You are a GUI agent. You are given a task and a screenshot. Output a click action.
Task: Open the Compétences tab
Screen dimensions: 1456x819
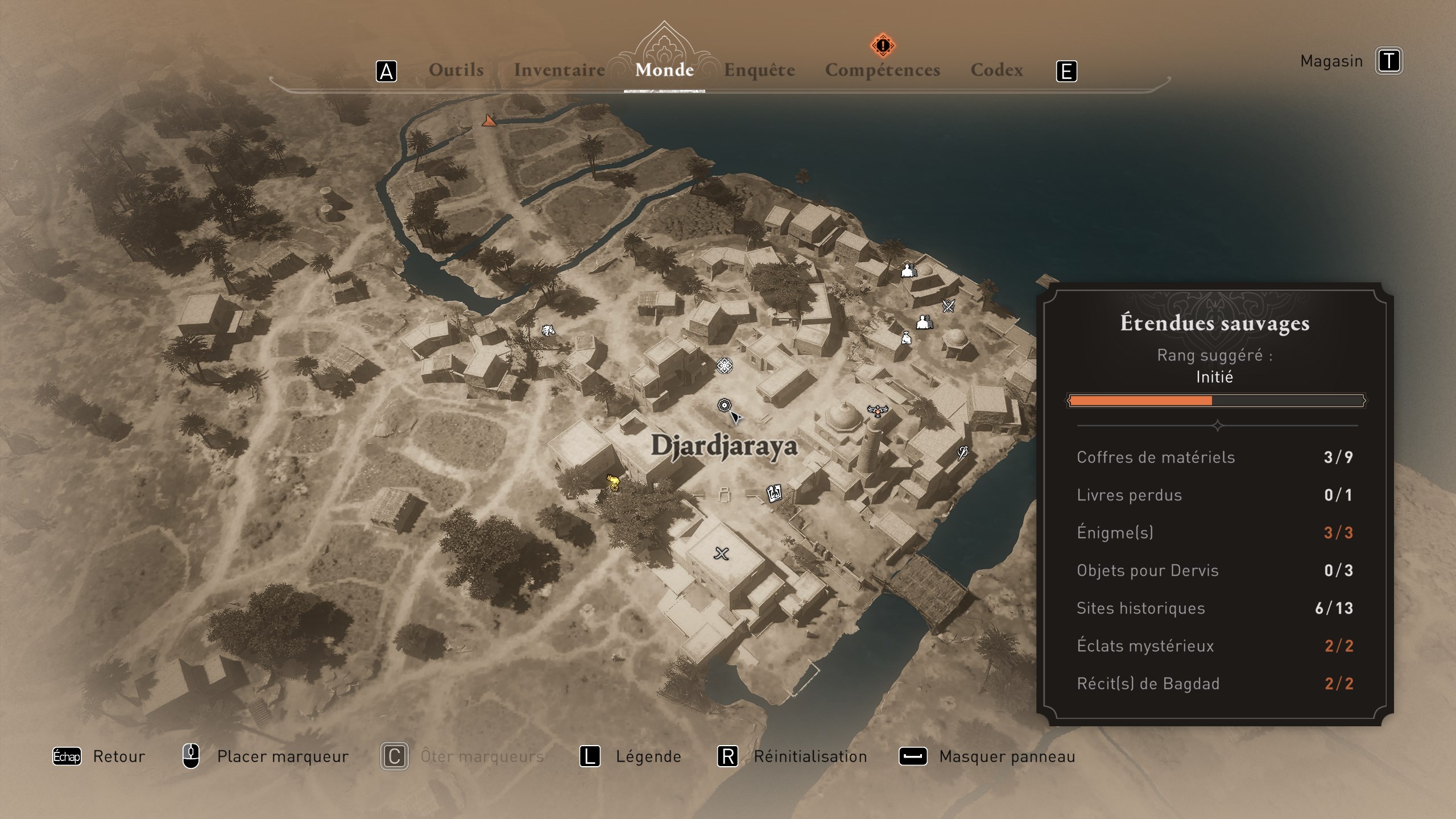pyautogui.click(x=882, y=70)
